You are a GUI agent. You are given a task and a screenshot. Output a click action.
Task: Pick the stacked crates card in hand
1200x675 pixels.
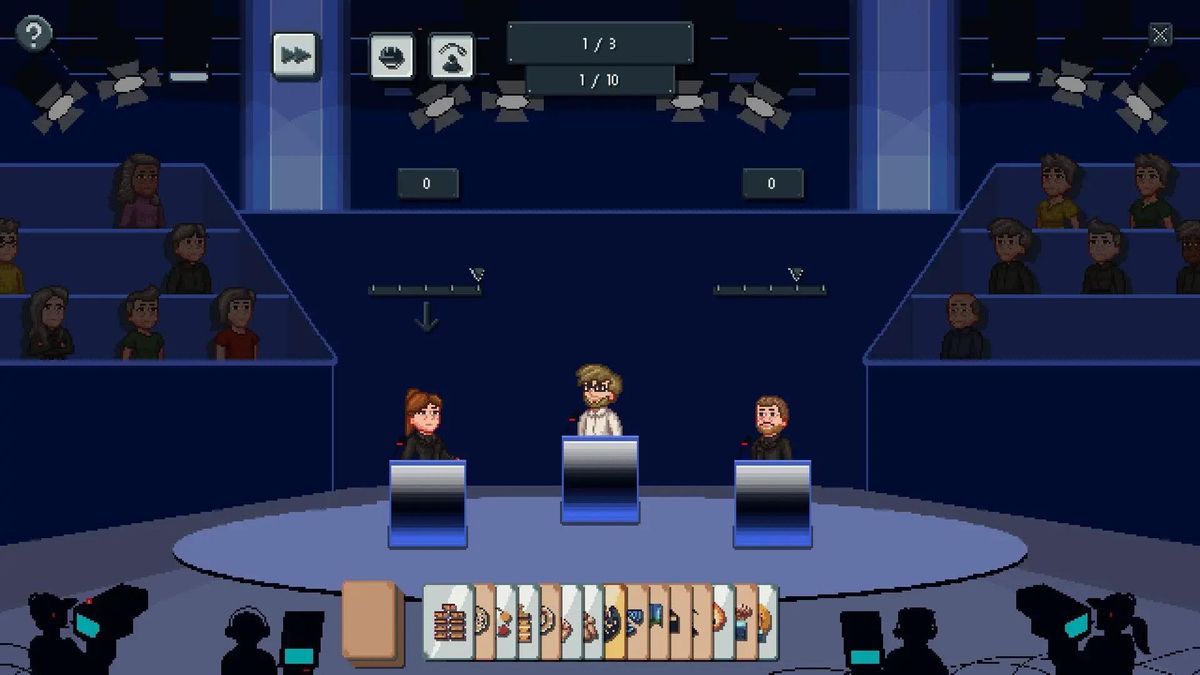click(447, 622)
